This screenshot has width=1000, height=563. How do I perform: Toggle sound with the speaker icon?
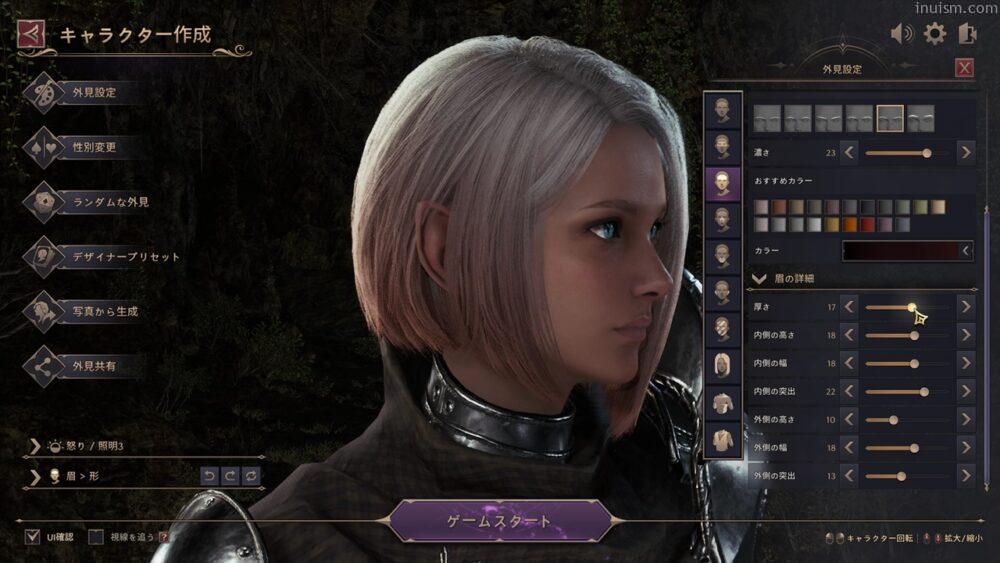[x=902, y=34]
